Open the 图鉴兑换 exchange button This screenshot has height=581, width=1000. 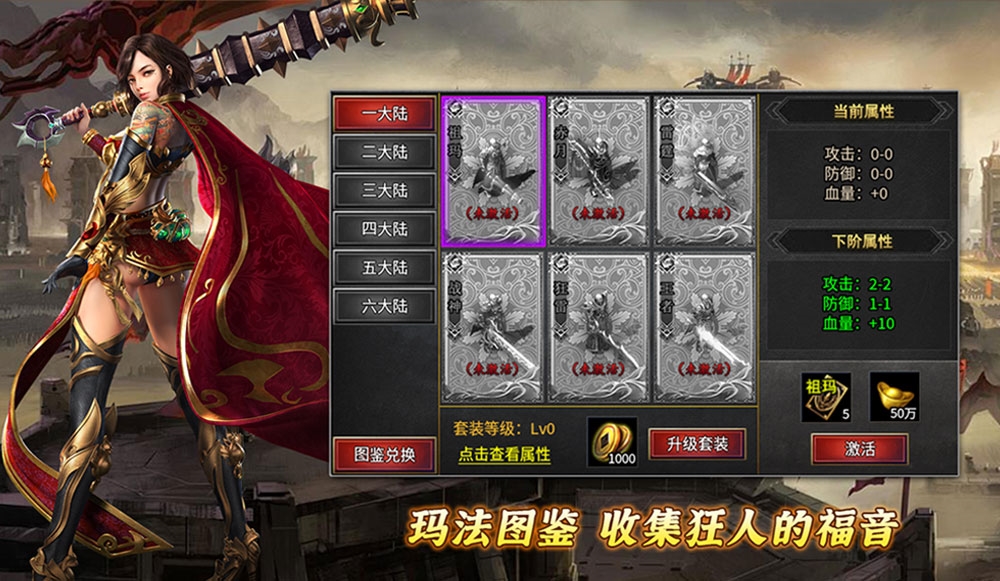point(385,454)
